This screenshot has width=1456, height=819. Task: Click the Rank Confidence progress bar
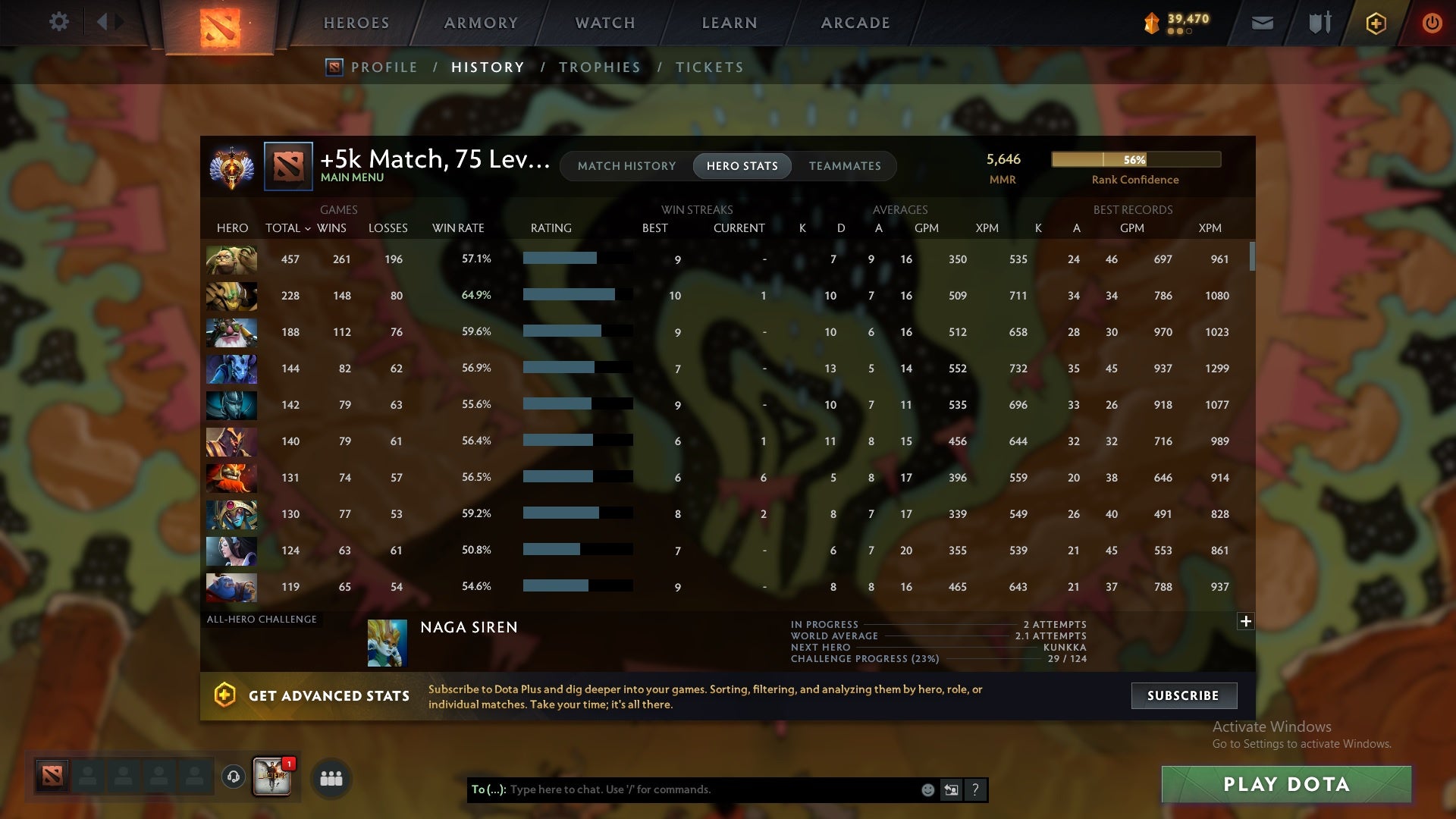(x=1135, y=160)
